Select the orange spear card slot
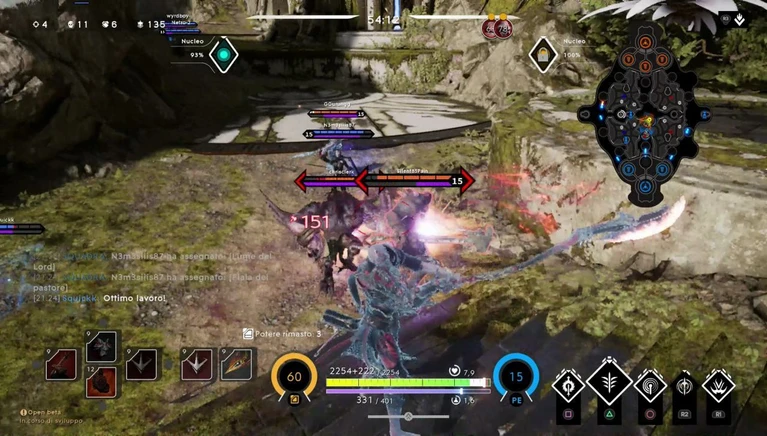Screen dimensions: 767x436 point(236,364)
